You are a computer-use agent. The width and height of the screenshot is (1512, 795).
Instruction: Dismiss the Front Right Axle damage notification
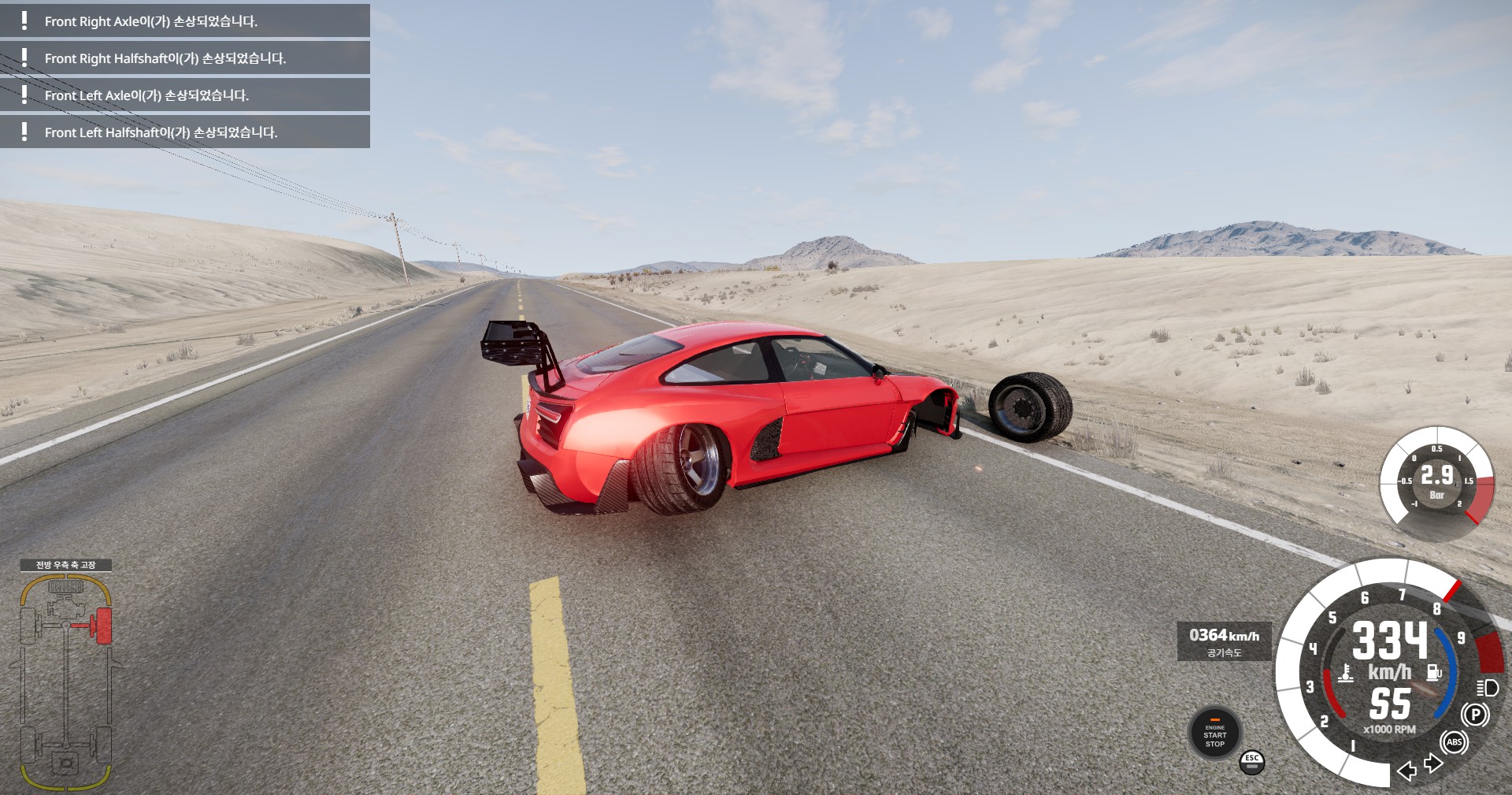click(185, 21)
